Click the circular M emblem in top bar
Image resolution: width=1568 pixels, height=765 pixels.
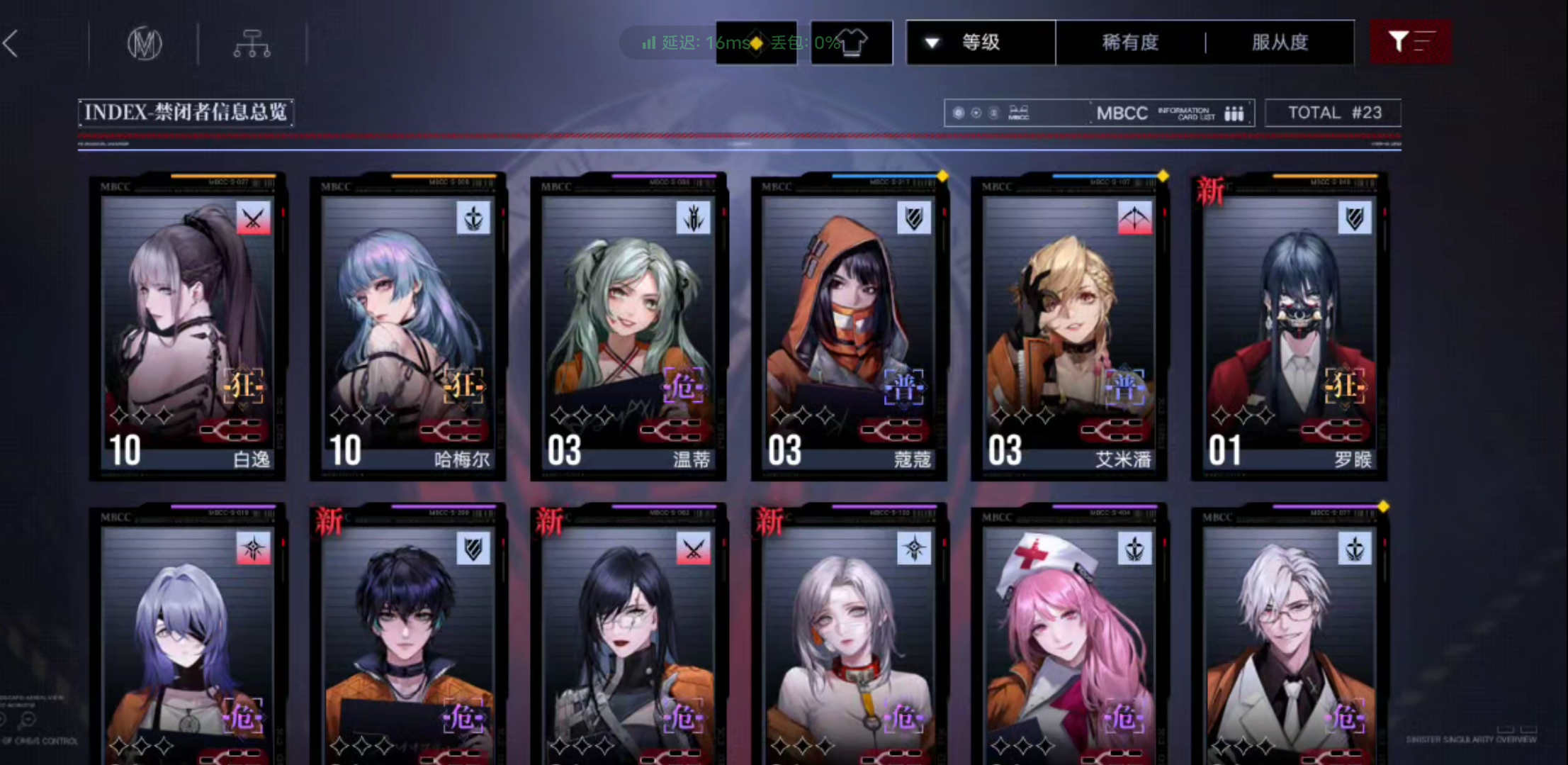tap(145, 42)
